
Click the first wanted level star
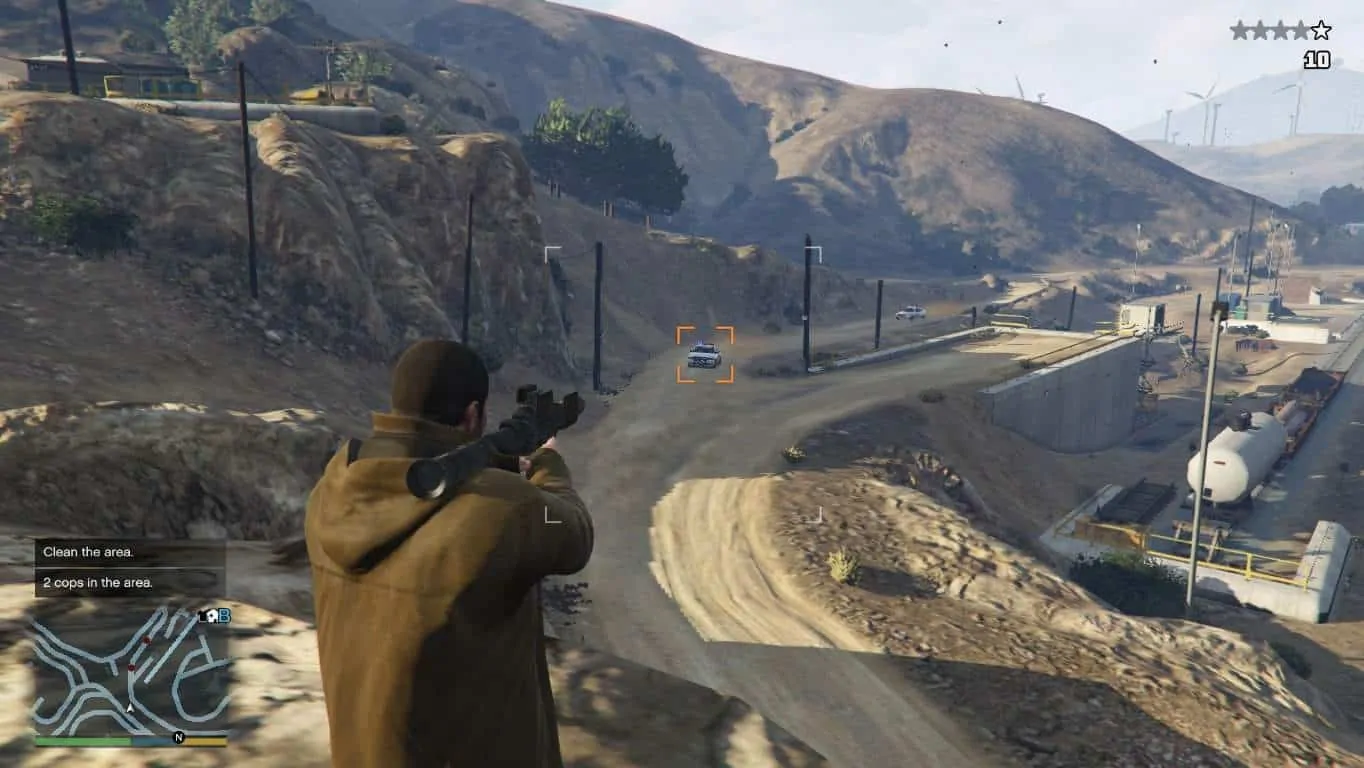pyautogui.click(x=1241, y=28)
